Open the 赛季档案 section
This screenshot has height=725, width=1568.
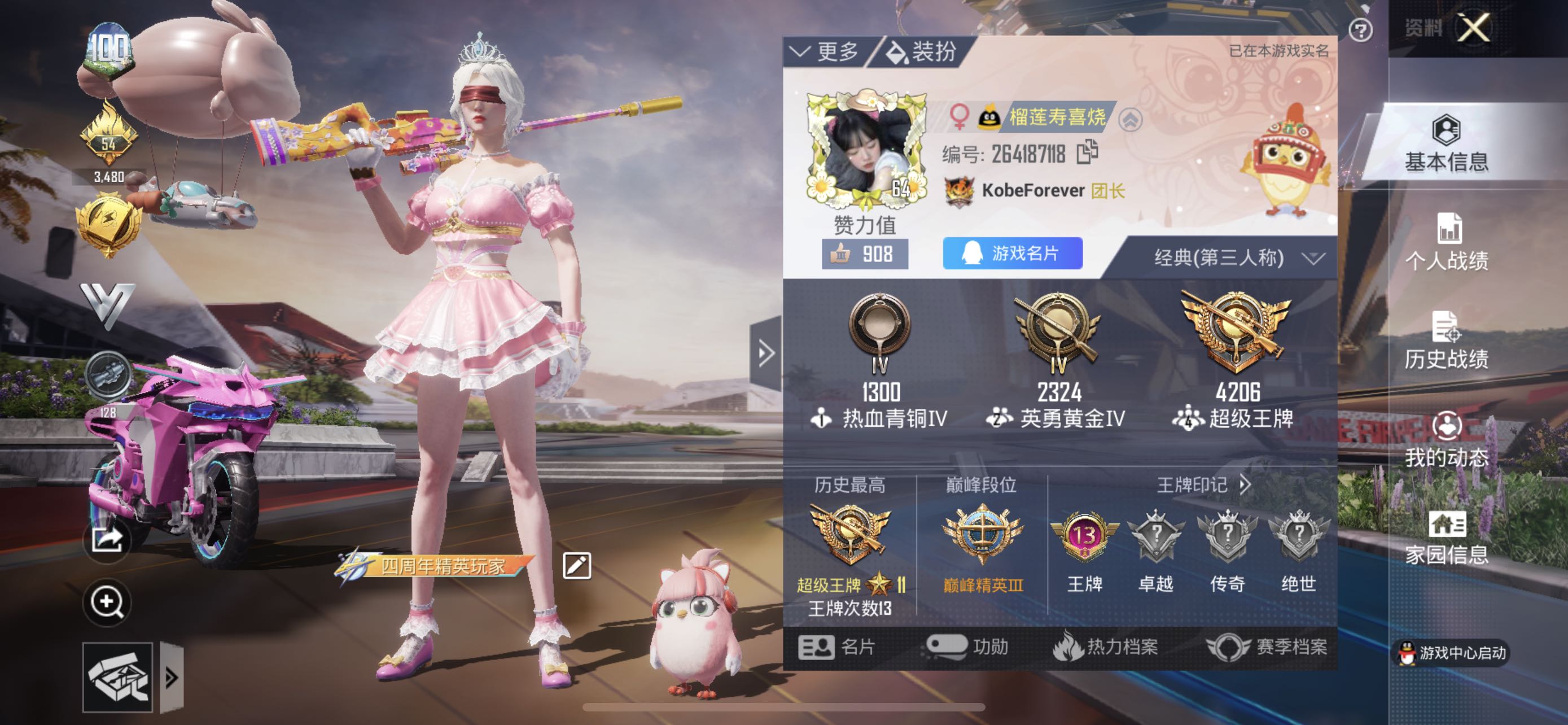click(1267, 647)
